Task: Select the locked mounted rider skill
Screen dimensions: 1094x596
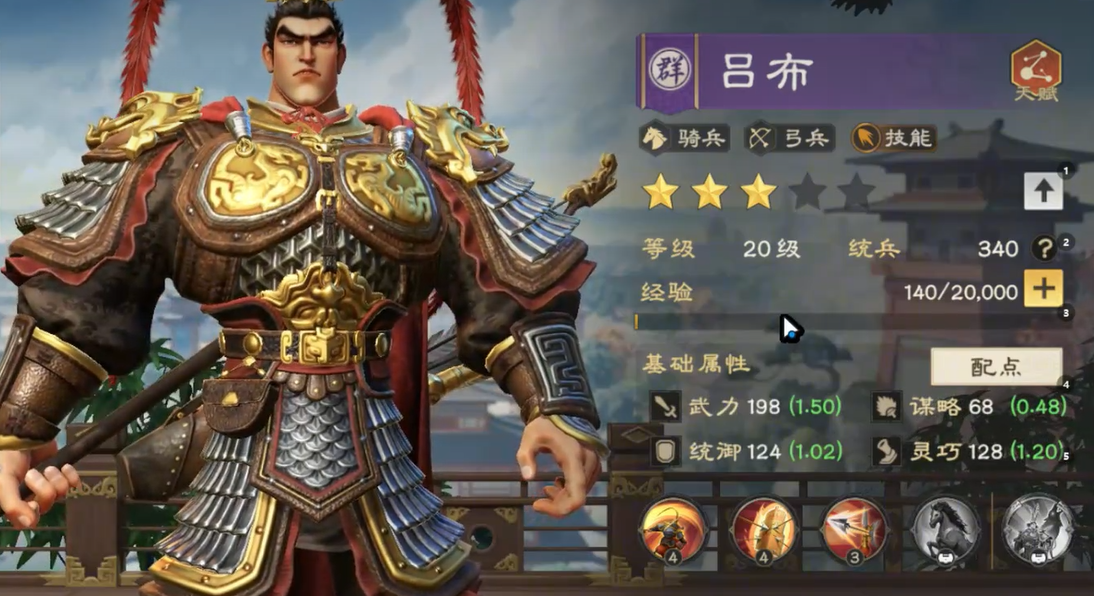Action: (x=1037, y=530)
